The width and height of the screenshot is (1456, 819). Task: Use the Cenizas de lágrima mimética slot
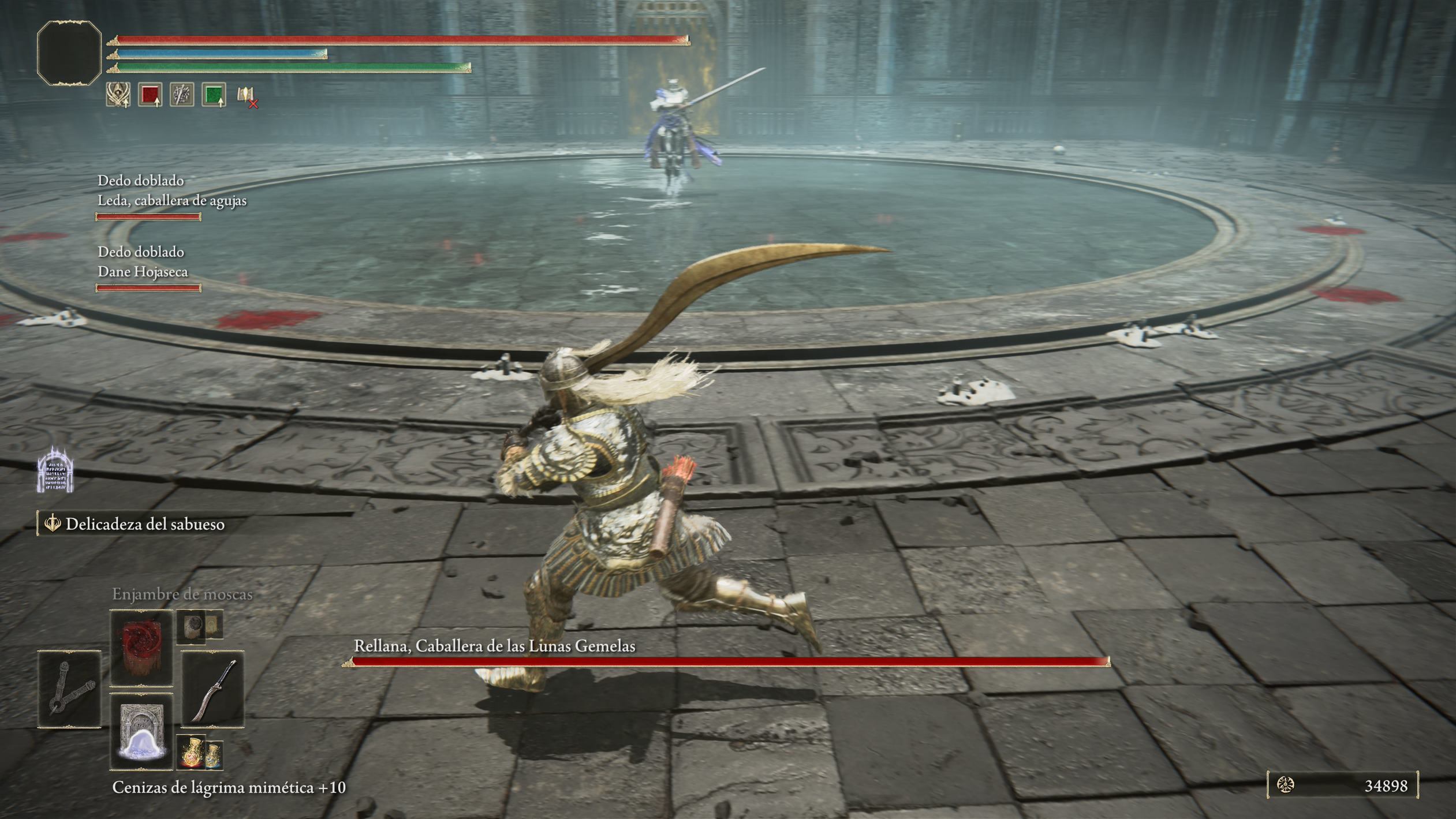pyautogui.click(x=141, y=732)
